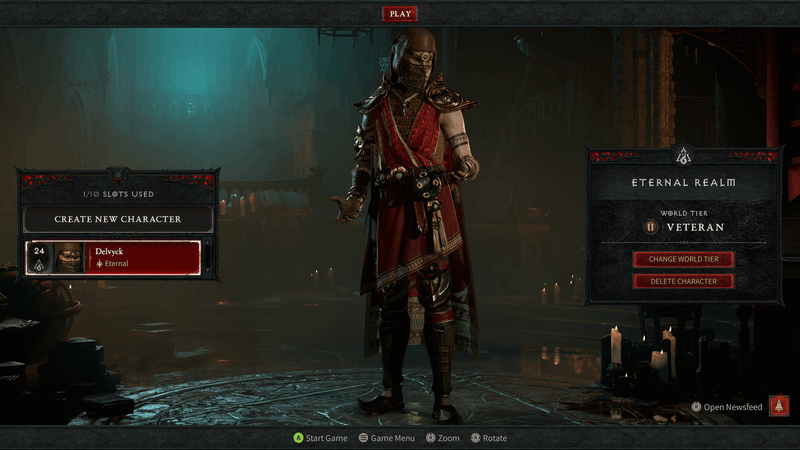800x450 pixels.
Task: Select the Delvyck character row
Action: [113, 258]
